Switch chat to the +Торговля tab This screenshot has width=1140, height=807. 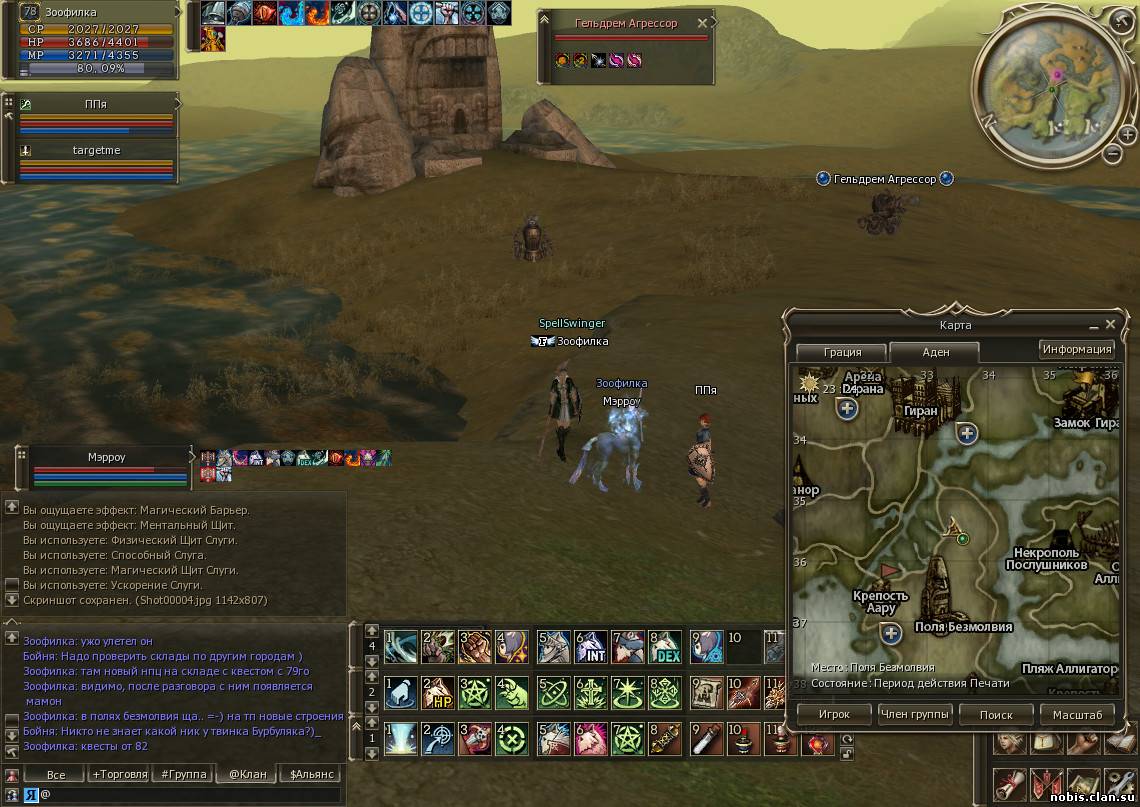(x=119, y=774)
